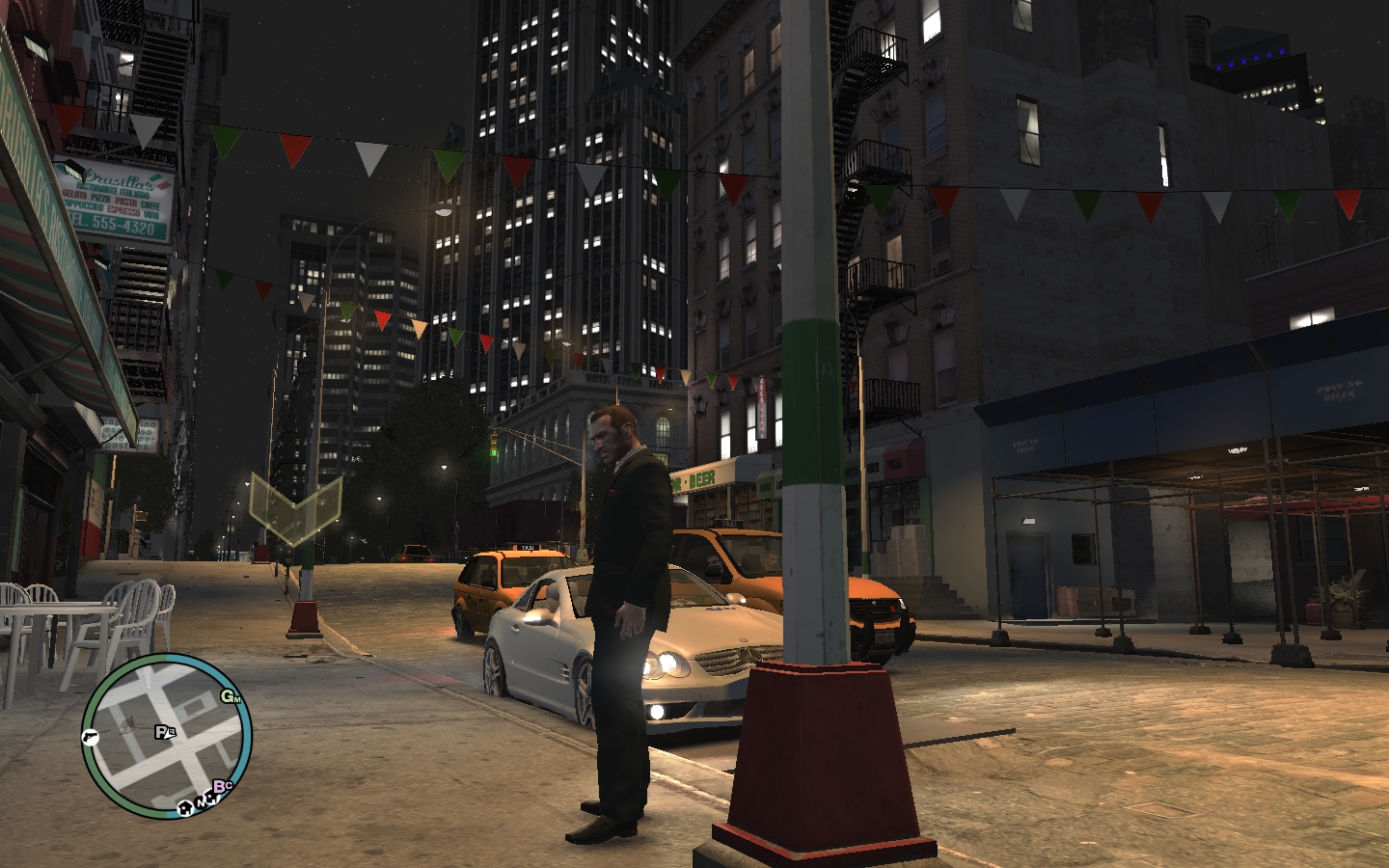
Task: Click the pink BC mission blip
Action: coord(223,787)
